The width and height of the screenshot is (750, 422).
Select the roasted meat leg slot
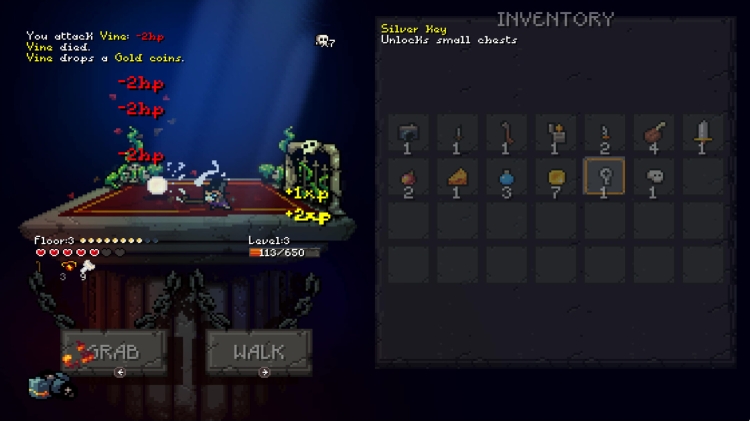(x=654, y=133)
